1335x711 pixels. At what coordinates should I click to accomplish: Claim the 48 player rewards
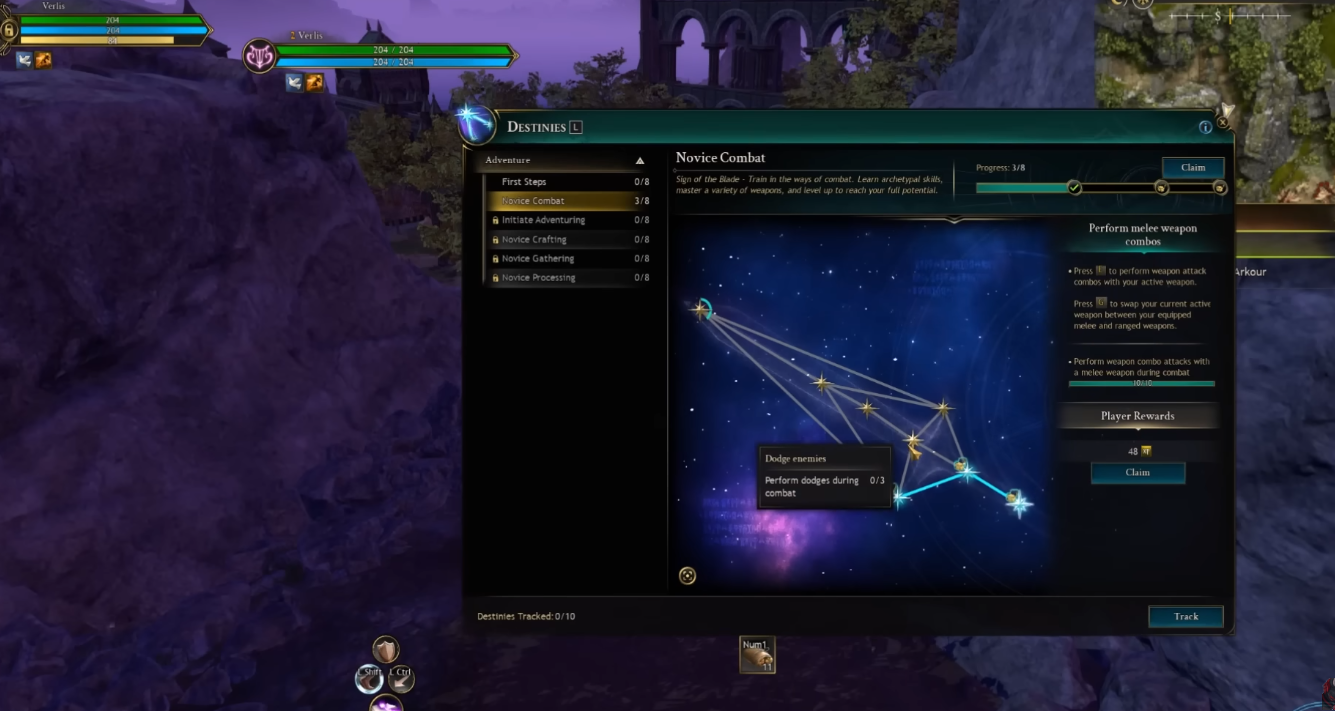tap(1137, 473)
